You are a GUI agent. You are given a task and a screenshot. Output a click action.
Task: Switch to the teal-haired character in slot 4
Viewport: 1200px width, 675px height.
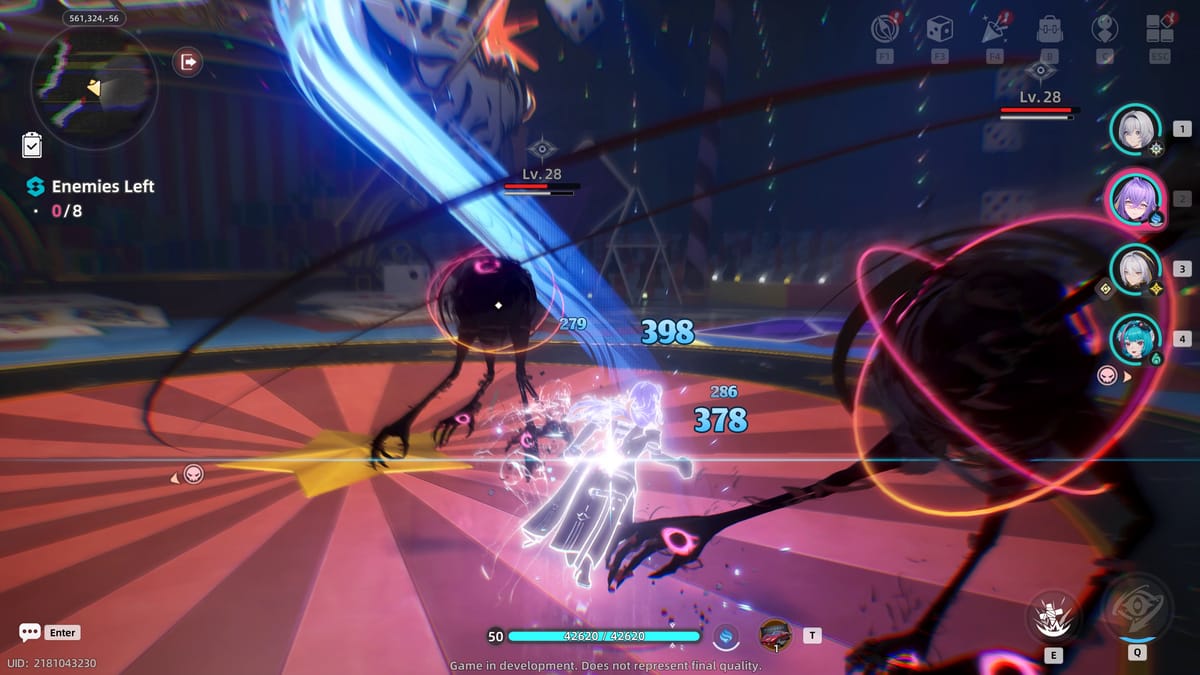(1134, 339)
